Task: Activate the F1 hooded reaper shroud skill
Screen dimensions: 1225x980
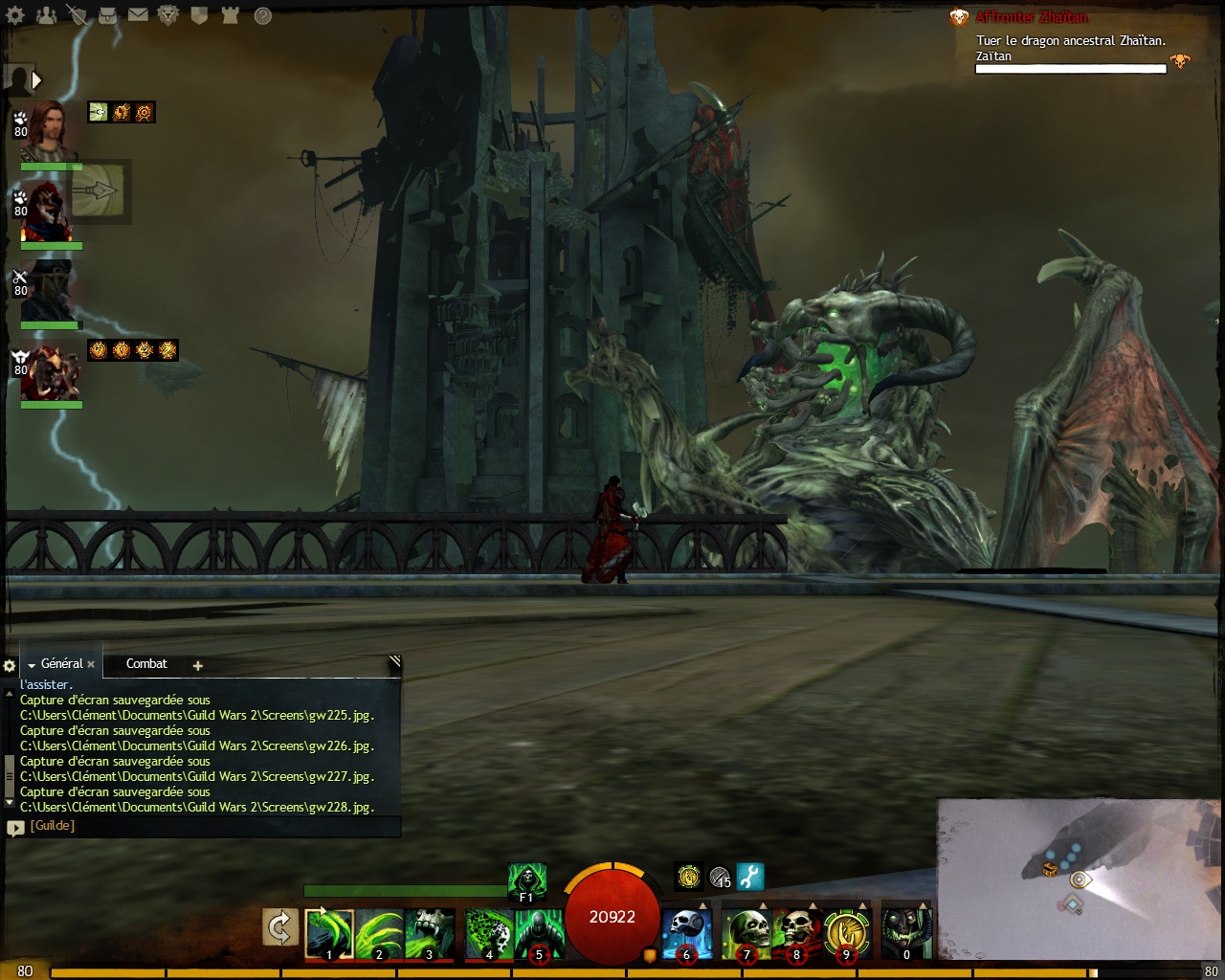Action: [526, 880]
